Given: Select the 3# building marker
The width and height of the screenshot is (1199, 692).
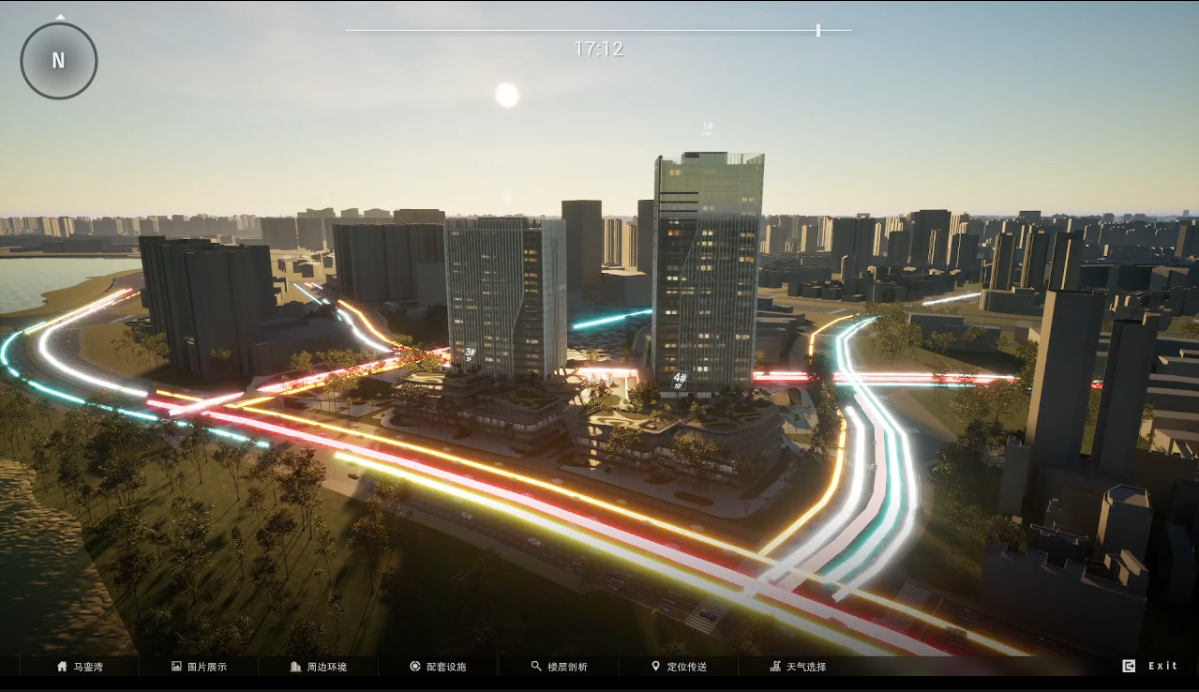Looking at the screenshot, I should point(470,353).
